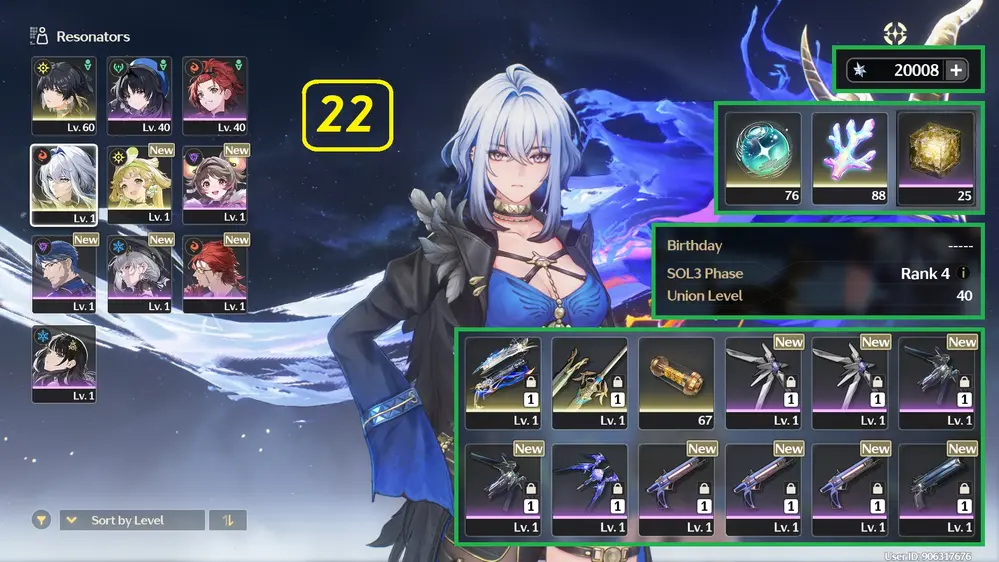Select the golden tube item with 67
Image resolution: width=999 pixels, height=562 pixels.
click(x=676, y=382)
